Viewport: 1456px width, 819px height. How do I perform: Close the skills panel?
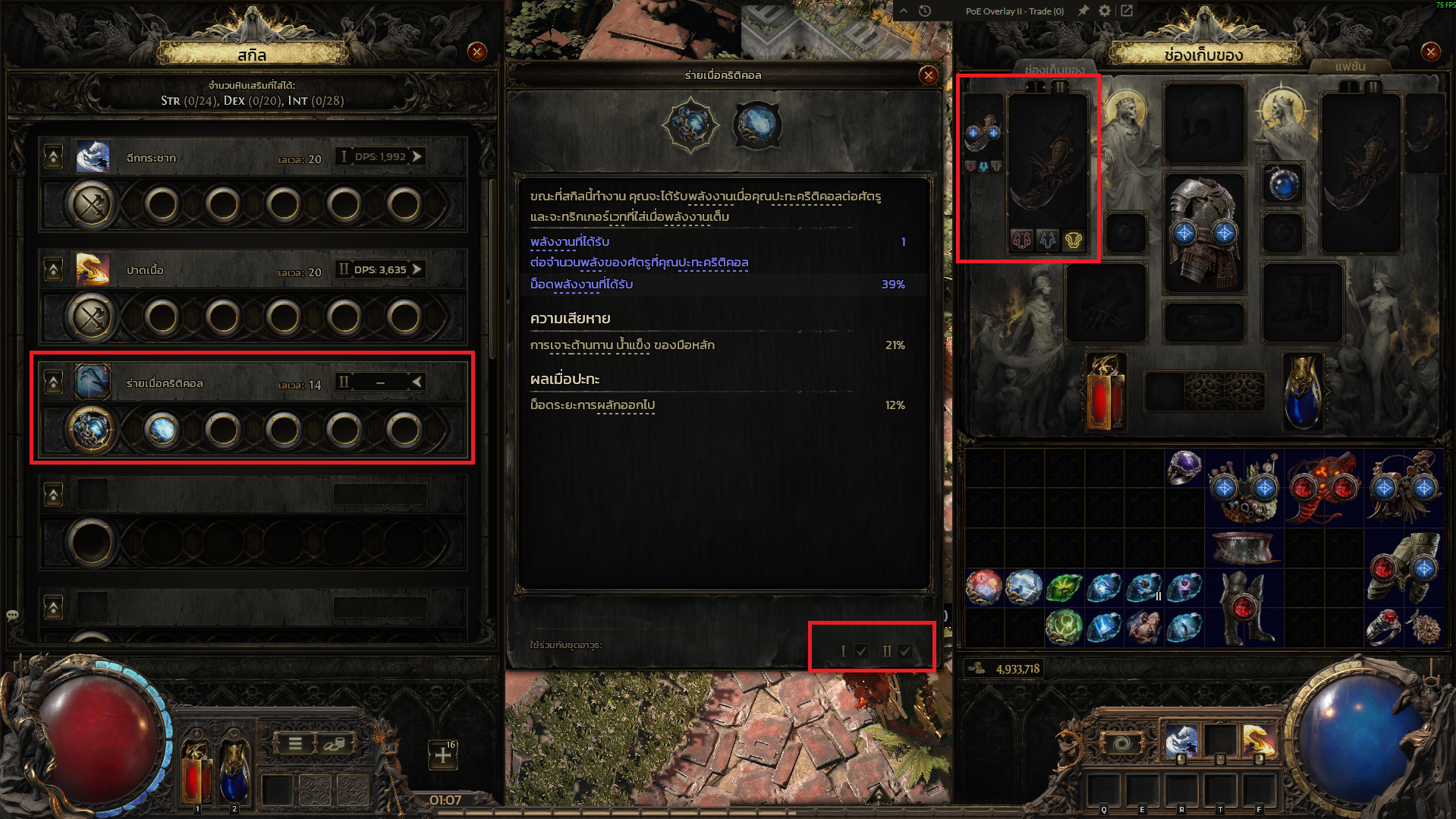pyautogui.click(x=477, y=52)
